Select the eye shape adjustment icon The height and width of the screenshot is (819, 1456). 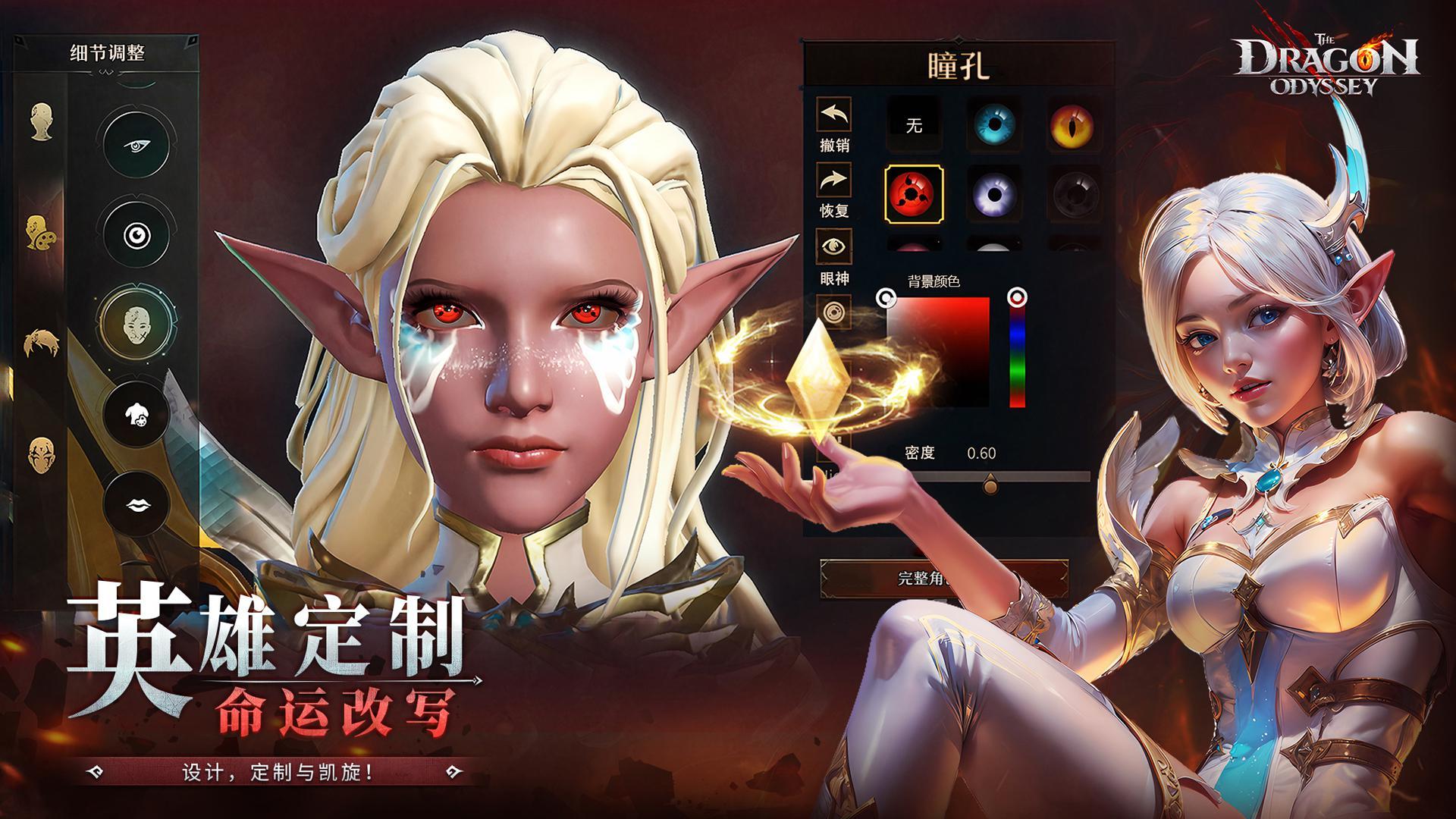(x=138, y=146)
